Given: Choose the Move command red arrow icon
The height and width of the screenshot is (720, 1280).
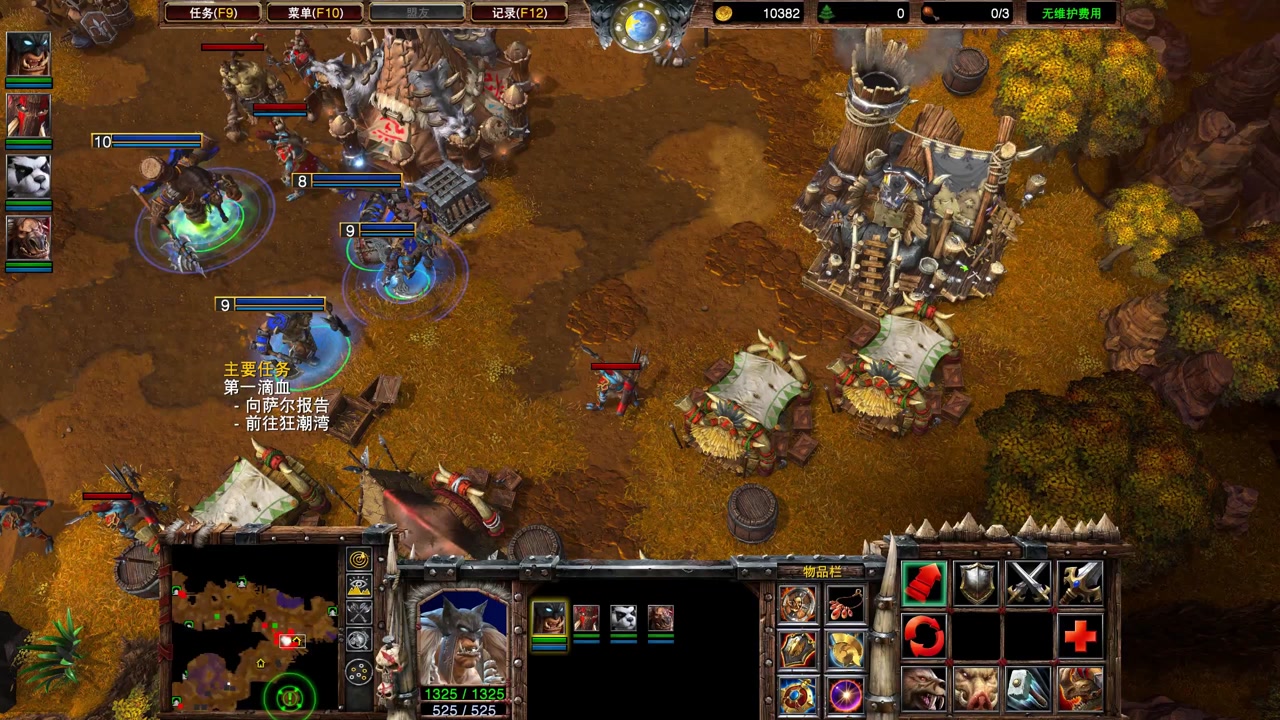Looking at the screenshot, I should click(924, 582).
